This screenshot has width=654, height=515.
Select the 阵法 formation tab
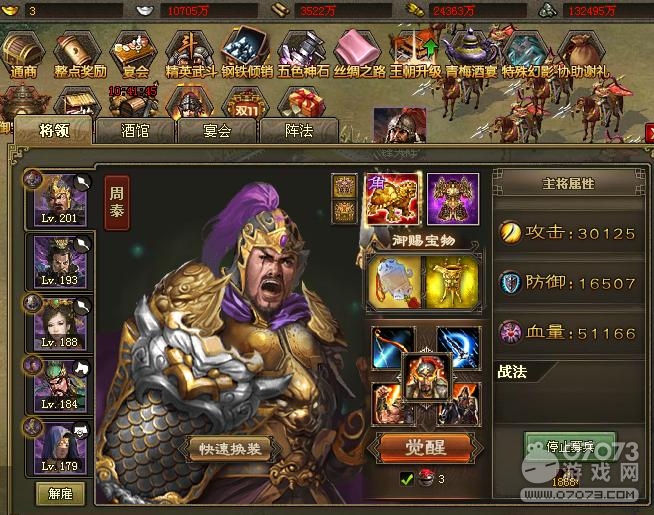[x=297, y=130]
